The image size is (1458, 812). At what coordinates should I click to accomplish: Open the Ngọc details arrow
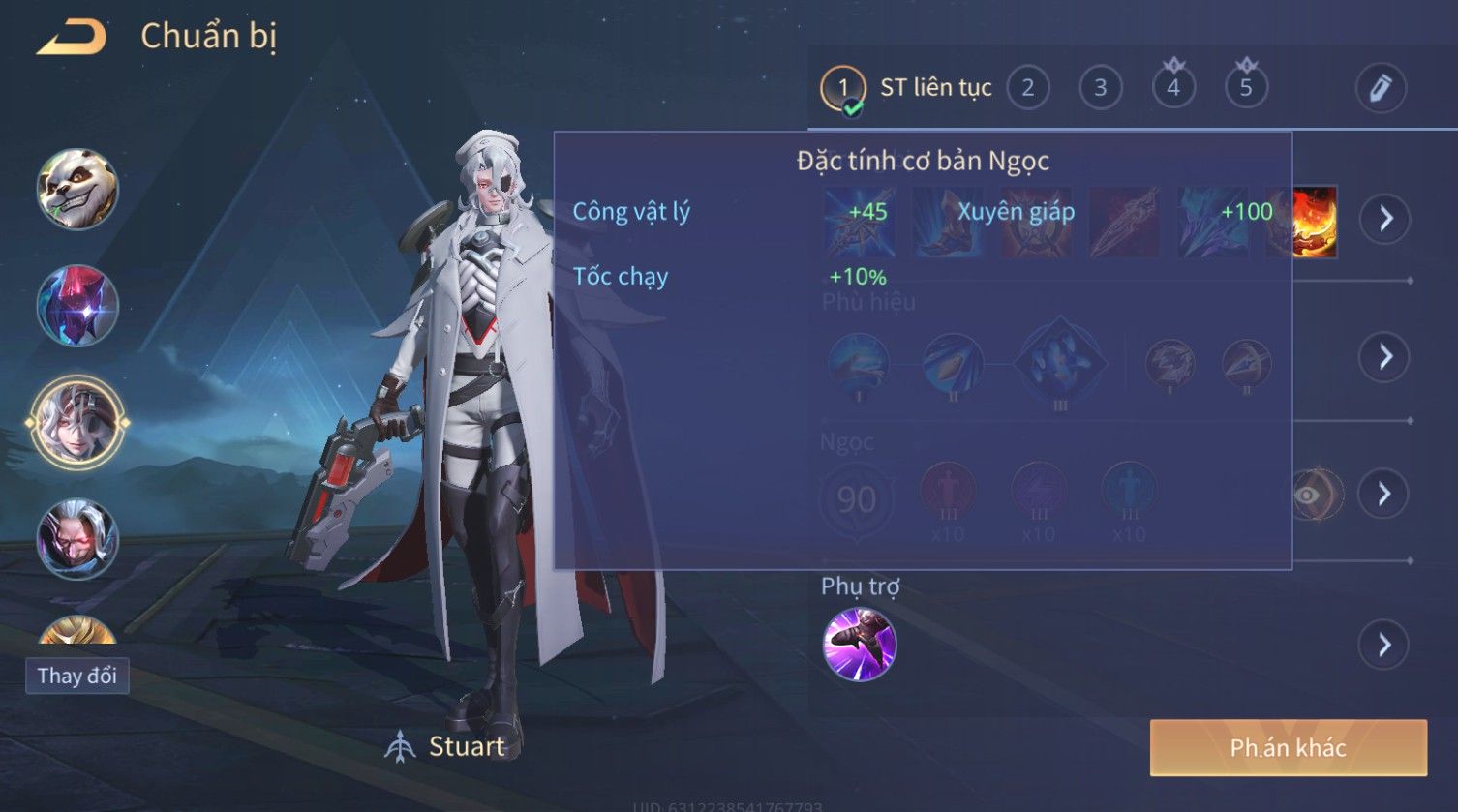coord(1384,495)
